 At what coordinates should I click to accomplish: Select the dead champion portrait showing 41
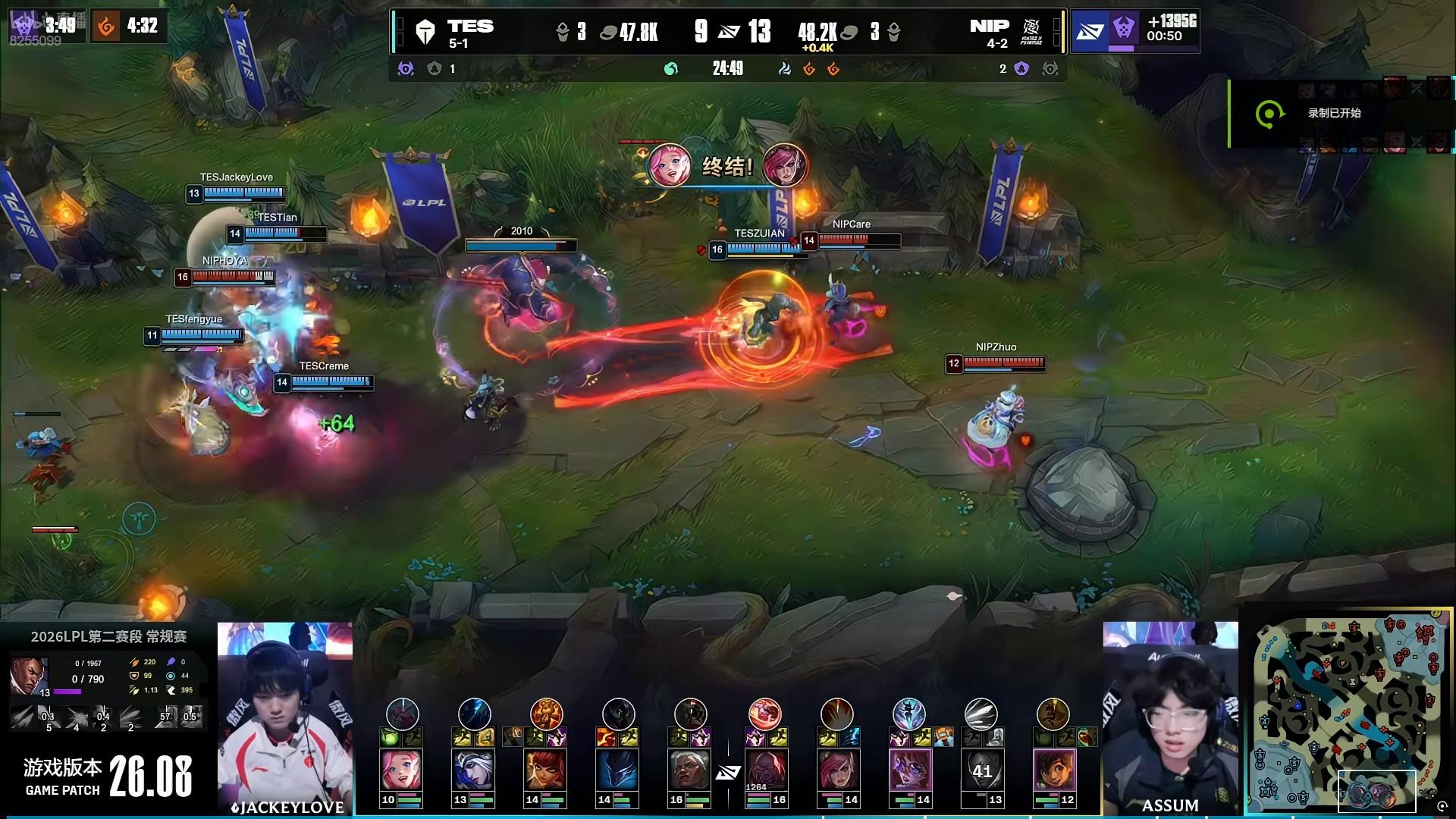(981, 770)
